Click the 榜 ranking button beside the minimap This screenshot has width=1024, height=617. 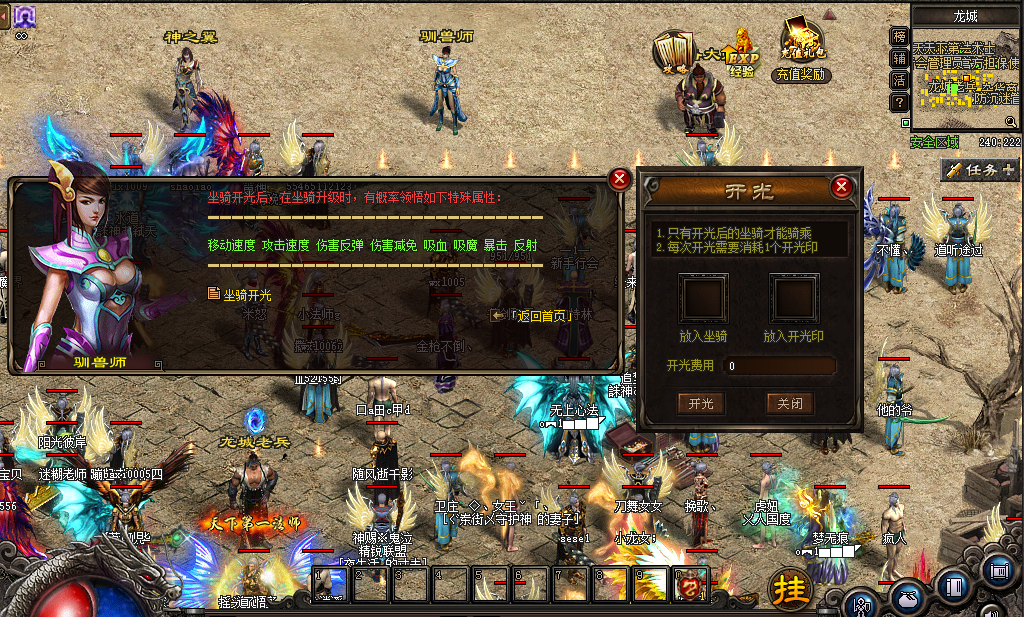[x=899, y=36]
